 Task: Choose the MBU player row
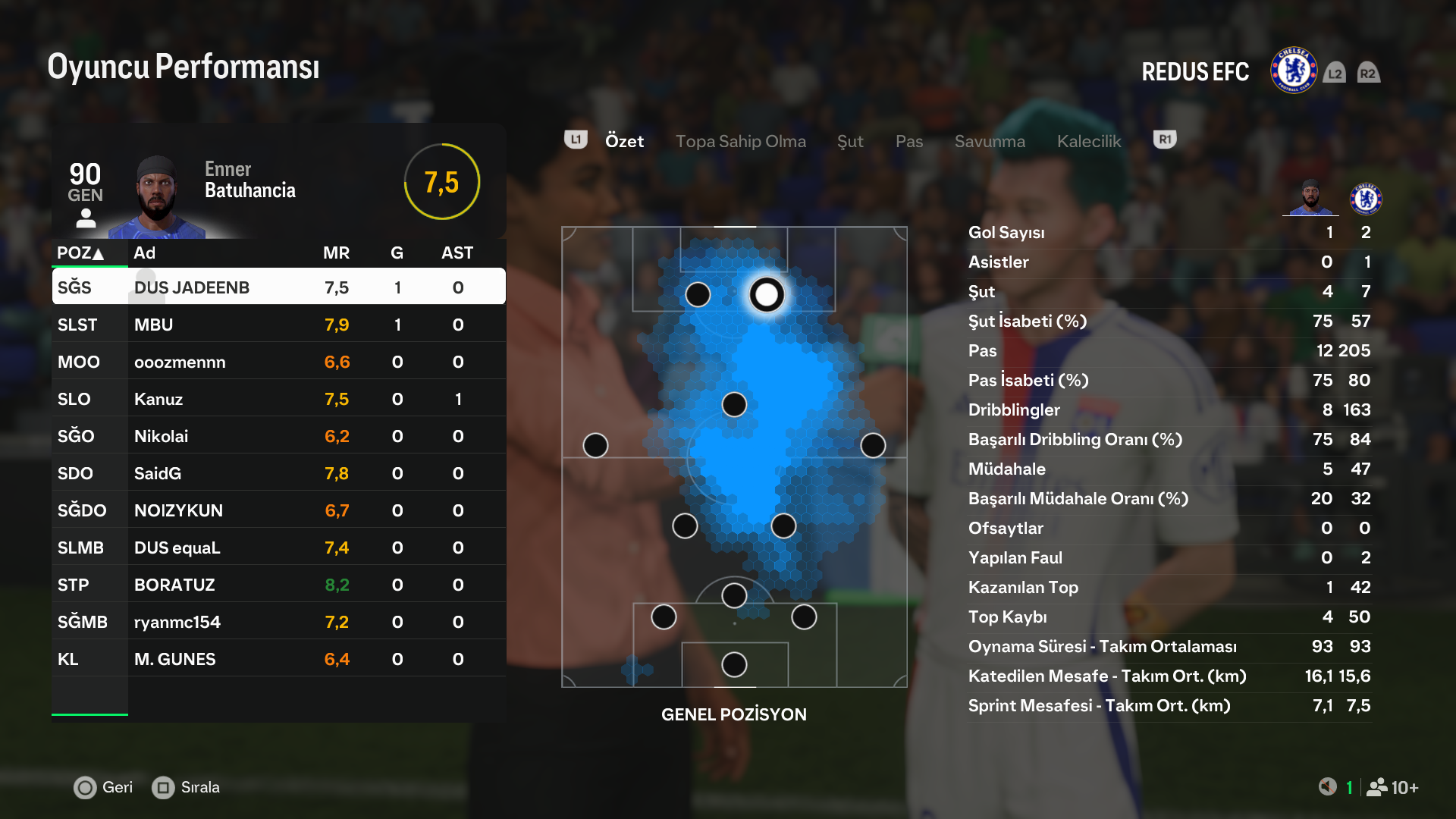click(278, 325)
